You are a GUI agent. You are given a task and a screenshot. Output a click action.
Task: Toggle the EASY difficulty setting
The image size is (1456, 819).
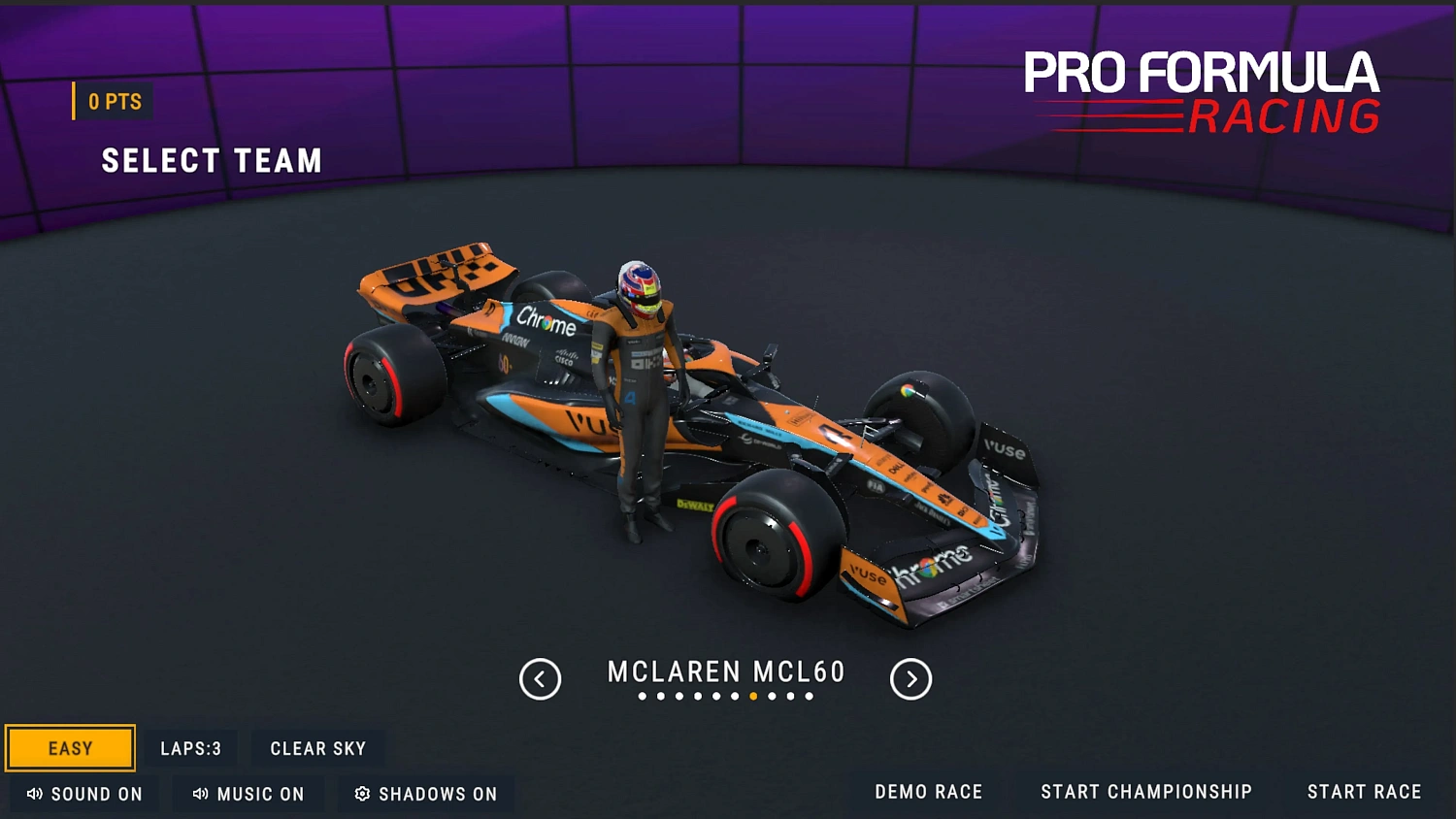[x=69, y=747]
